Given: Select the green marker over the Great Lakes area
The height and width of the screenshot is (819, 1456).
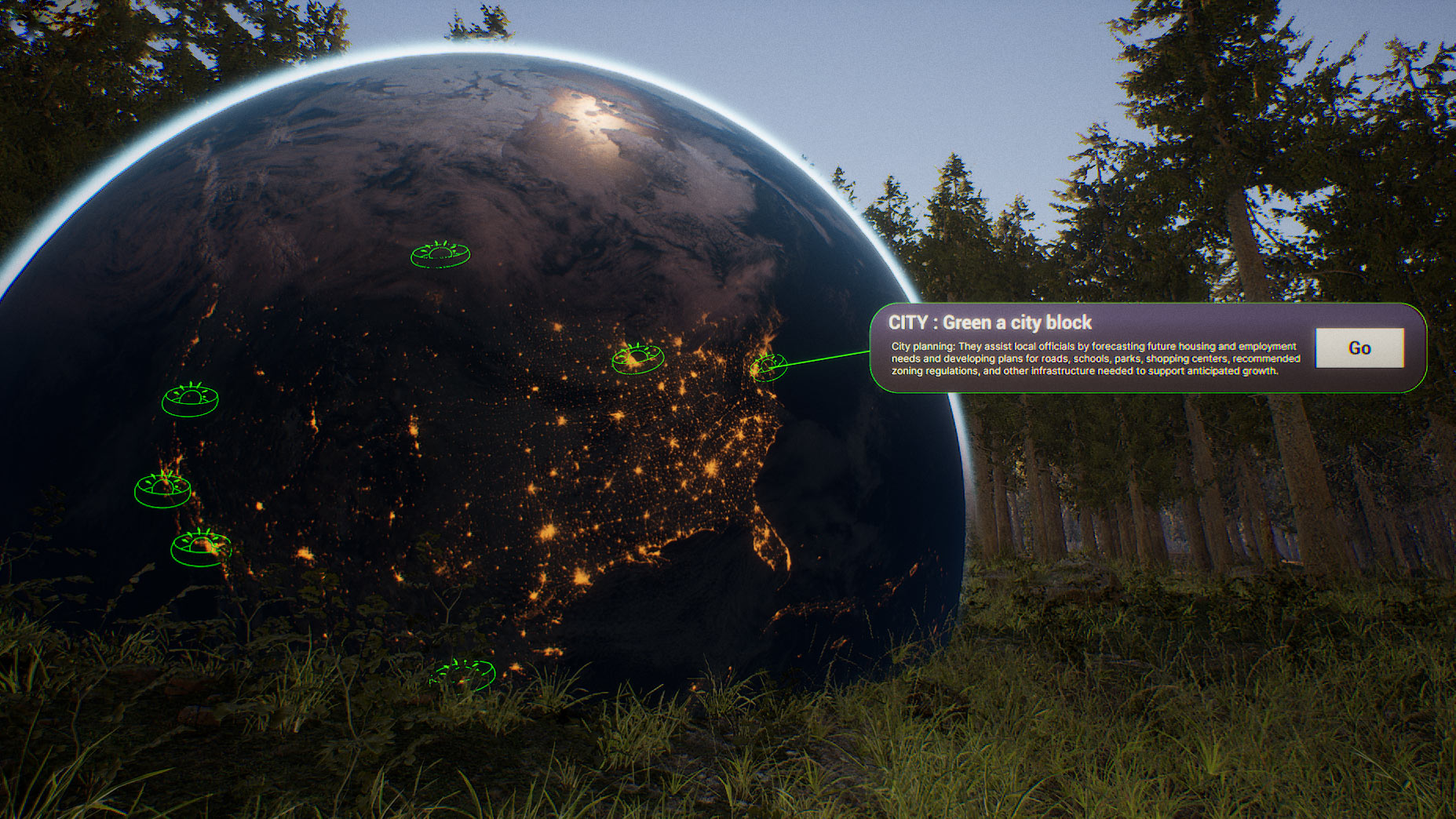Looking at the screenshot, I should 637,359.
